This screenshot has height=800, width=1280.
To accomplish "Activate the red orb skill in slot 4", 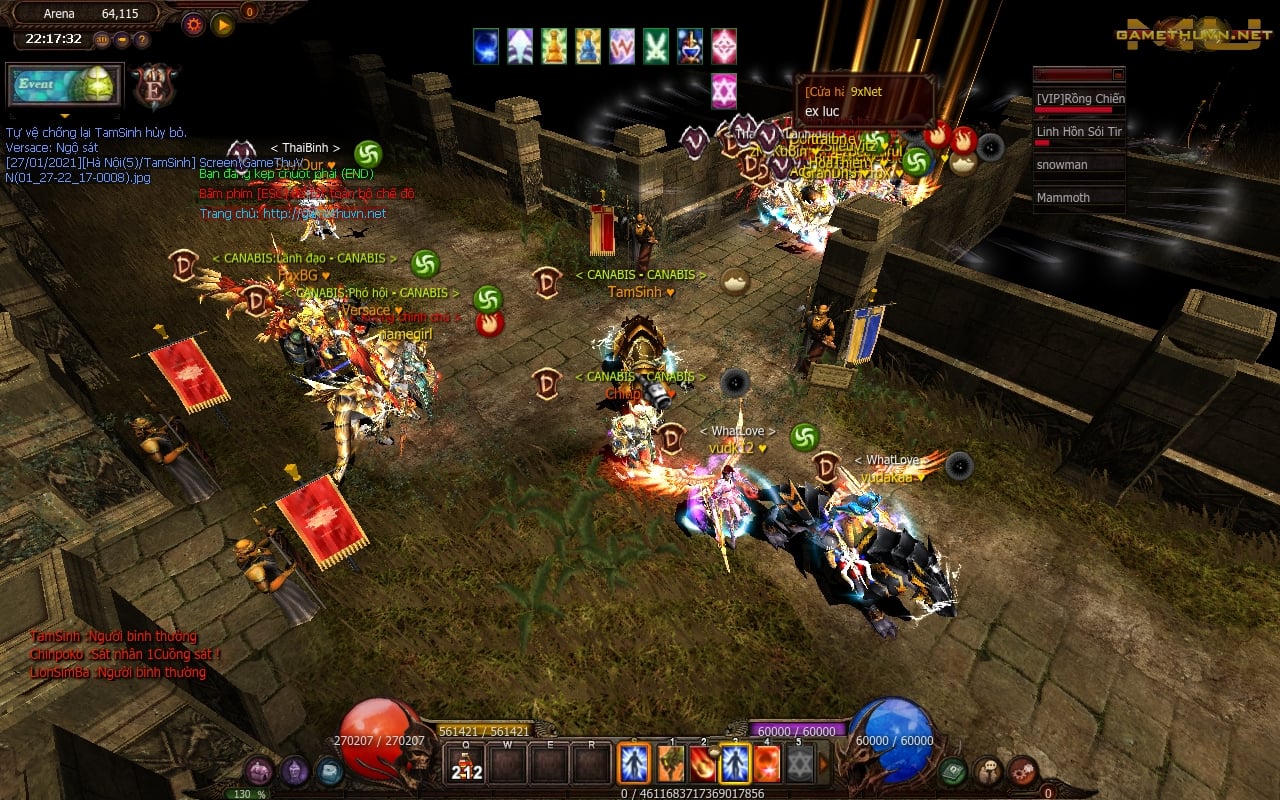I will tap(766, 764).
